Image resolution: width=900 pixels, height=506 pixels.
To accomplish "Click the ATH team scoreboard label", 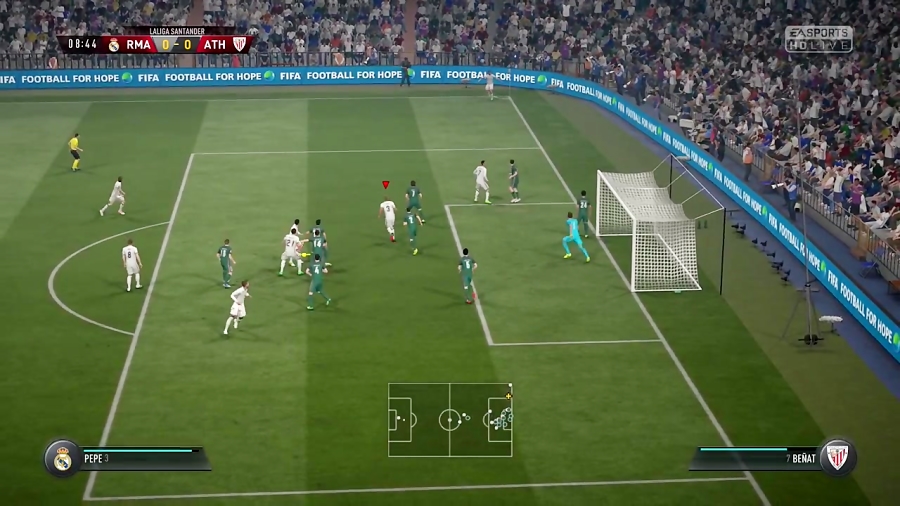I will [214, 44].
